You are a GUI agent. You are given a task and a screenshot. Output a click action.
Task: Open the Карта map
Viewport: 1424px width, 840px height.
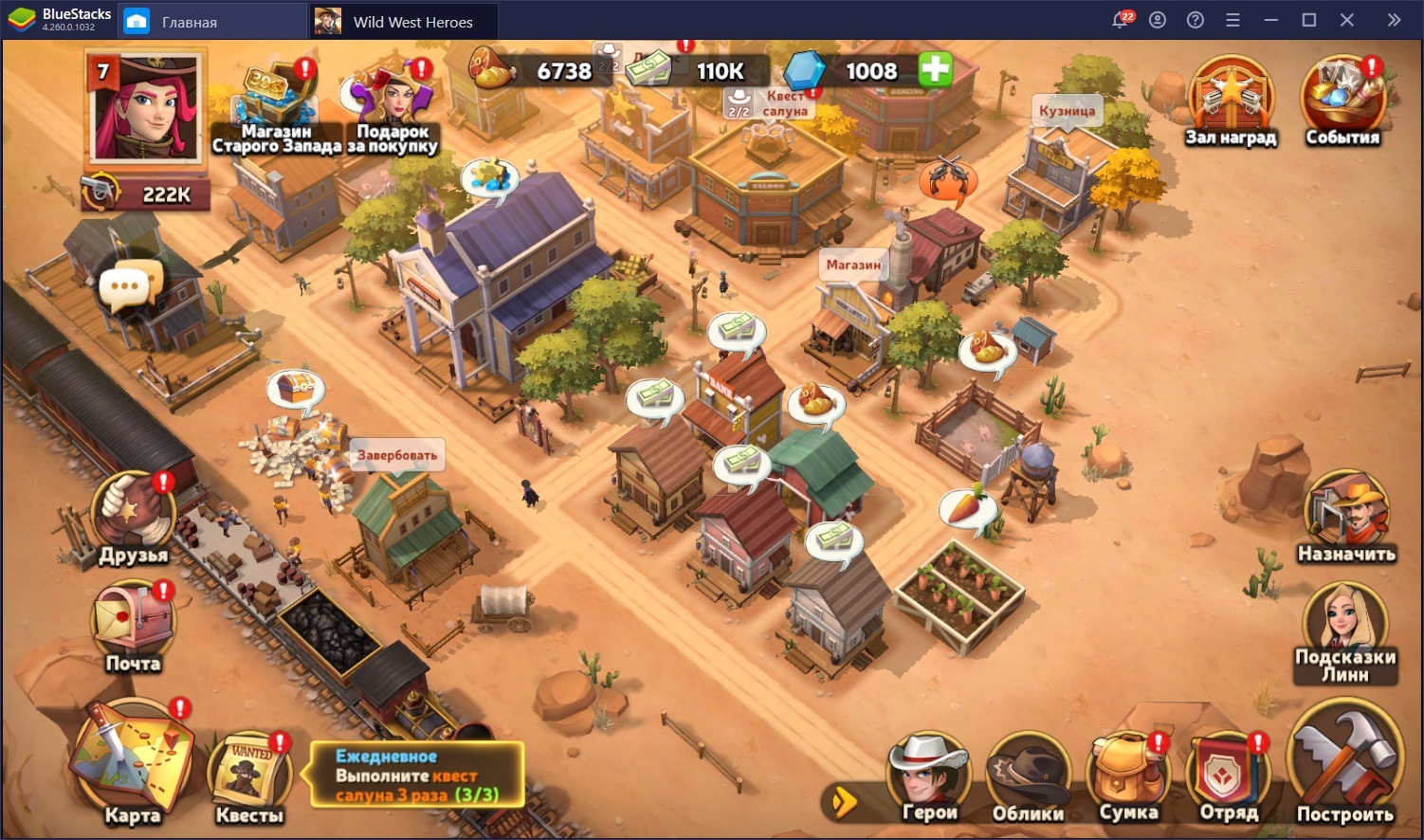[131, 761]
